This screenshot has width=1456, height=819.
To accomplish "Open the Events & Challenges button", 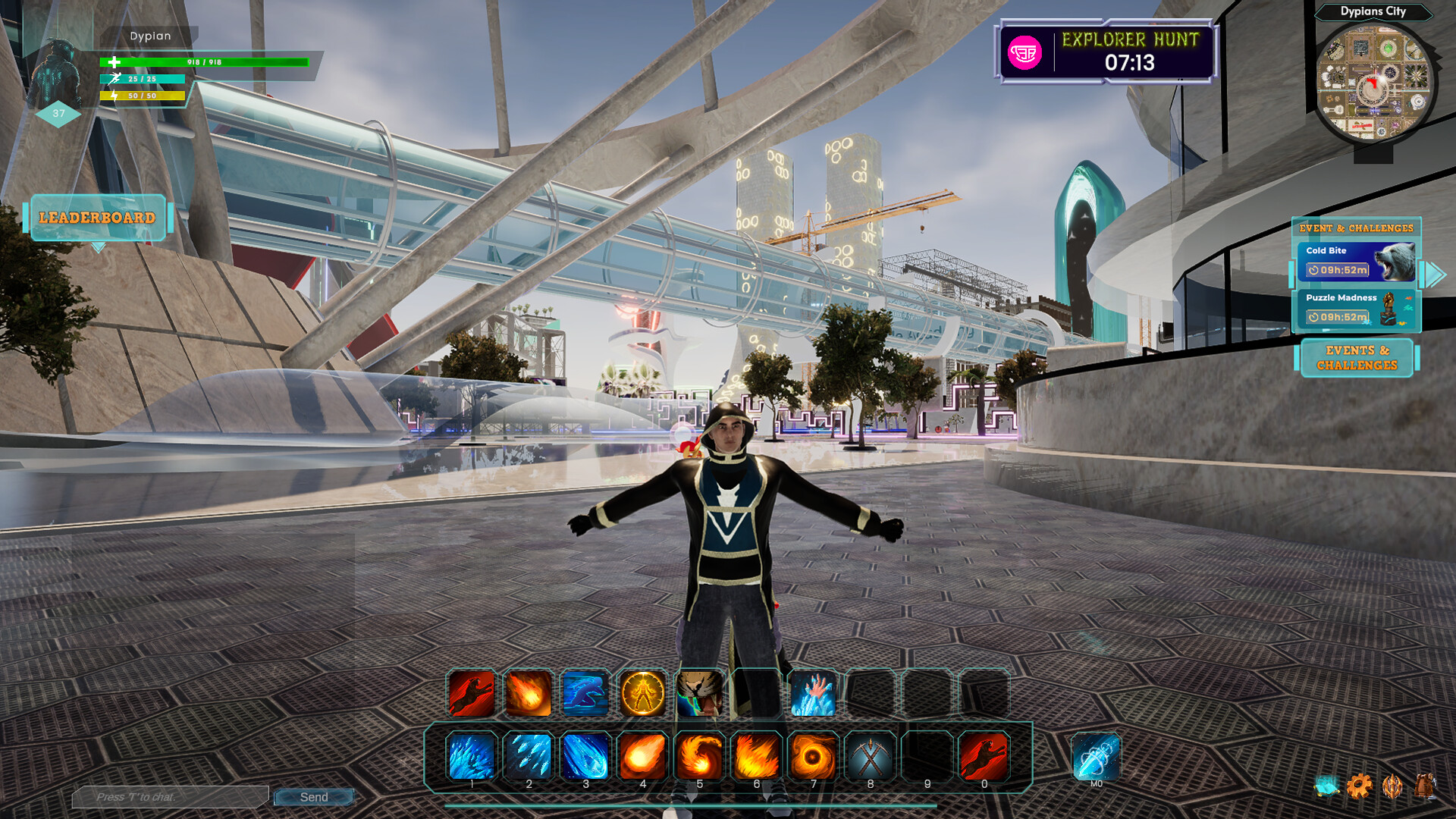I will tap(1357, 358).
